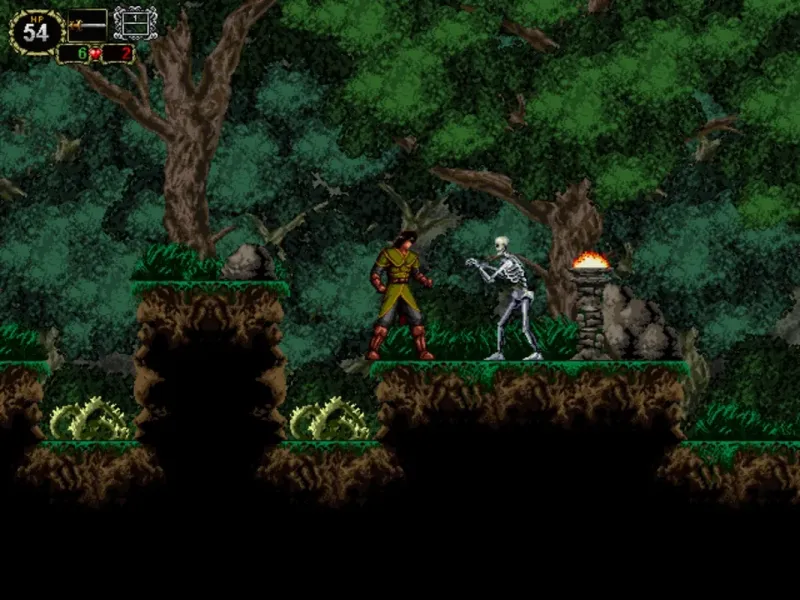Select the equipped sword weapon slot
This screenshot has height=600, width=800.
tap(87, 24)
